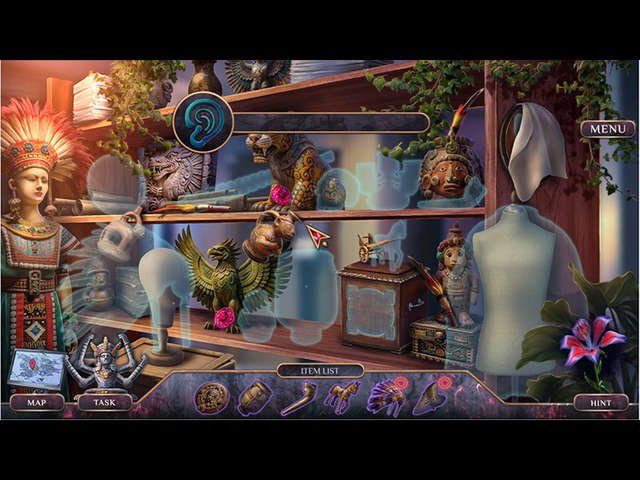Open the Map
Image resolution: width=640 pixels, height=480 pixels.
click(x=37, y=403)
